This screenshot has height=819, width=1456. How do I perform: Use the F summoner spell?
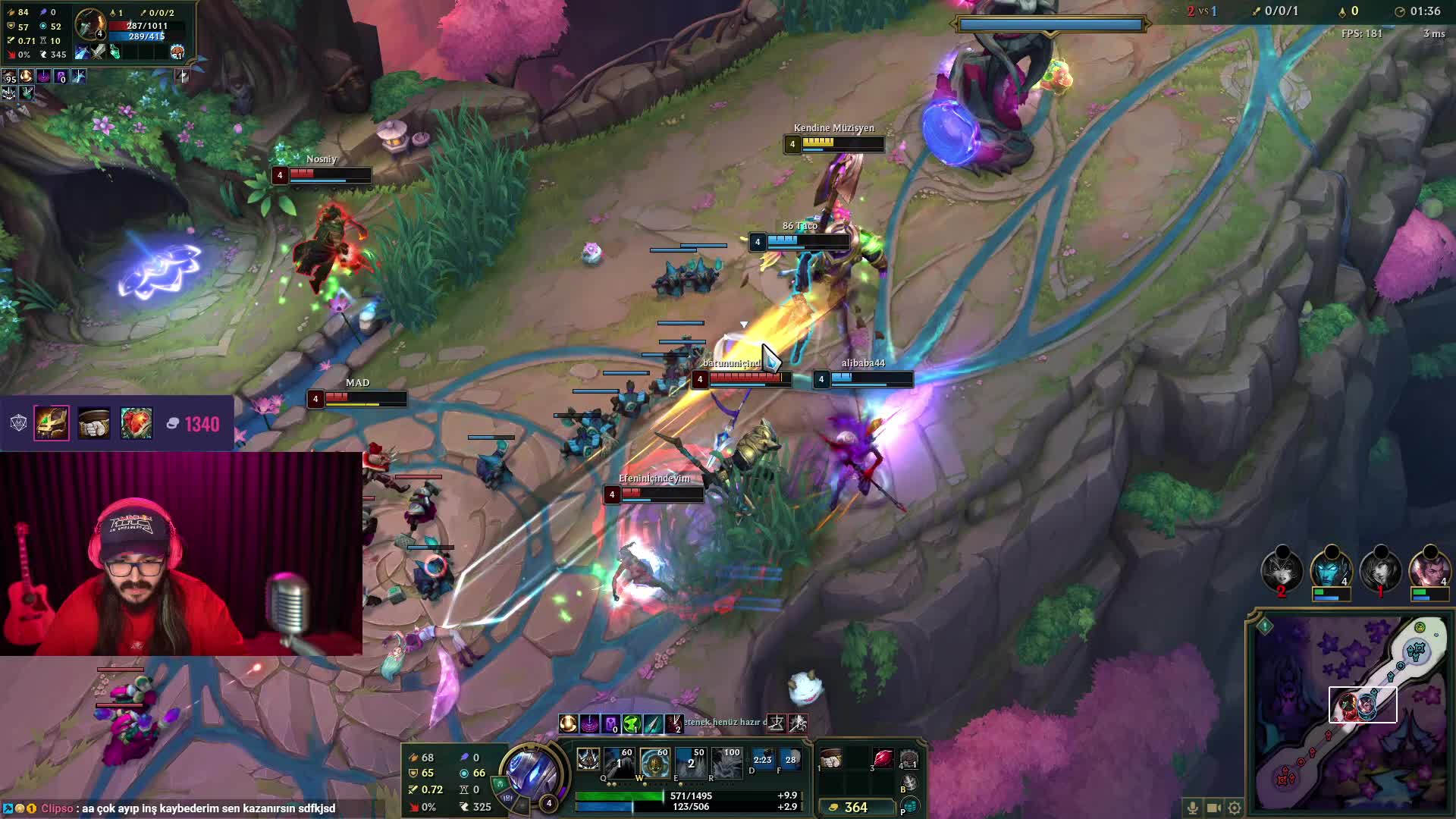791,761
